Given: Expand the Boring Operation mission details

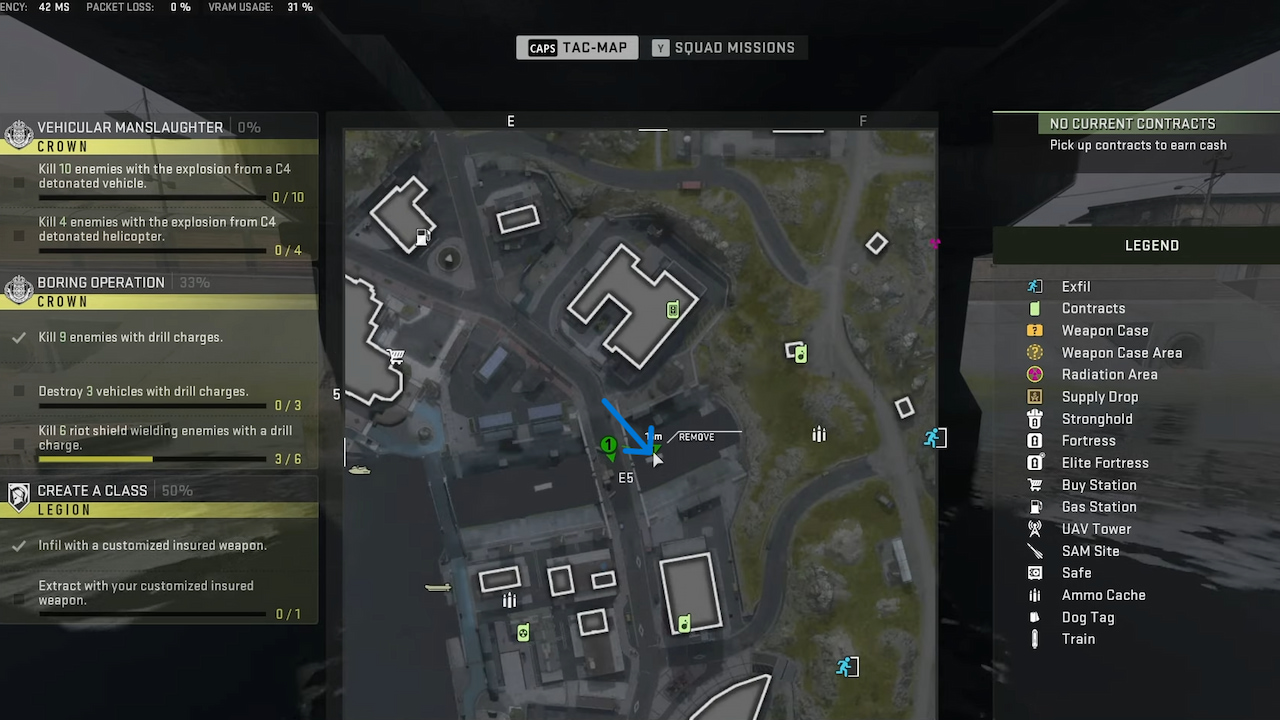Looking at the screenshot, I should [101, 282].
